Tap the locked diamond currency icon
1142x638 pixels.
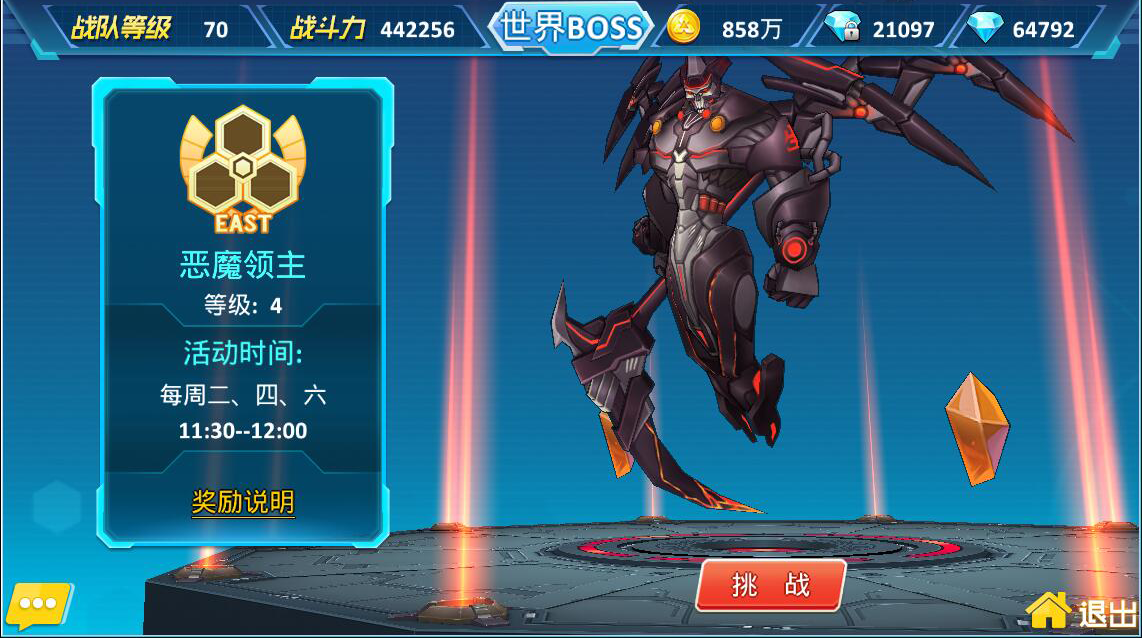coord(845,28)
